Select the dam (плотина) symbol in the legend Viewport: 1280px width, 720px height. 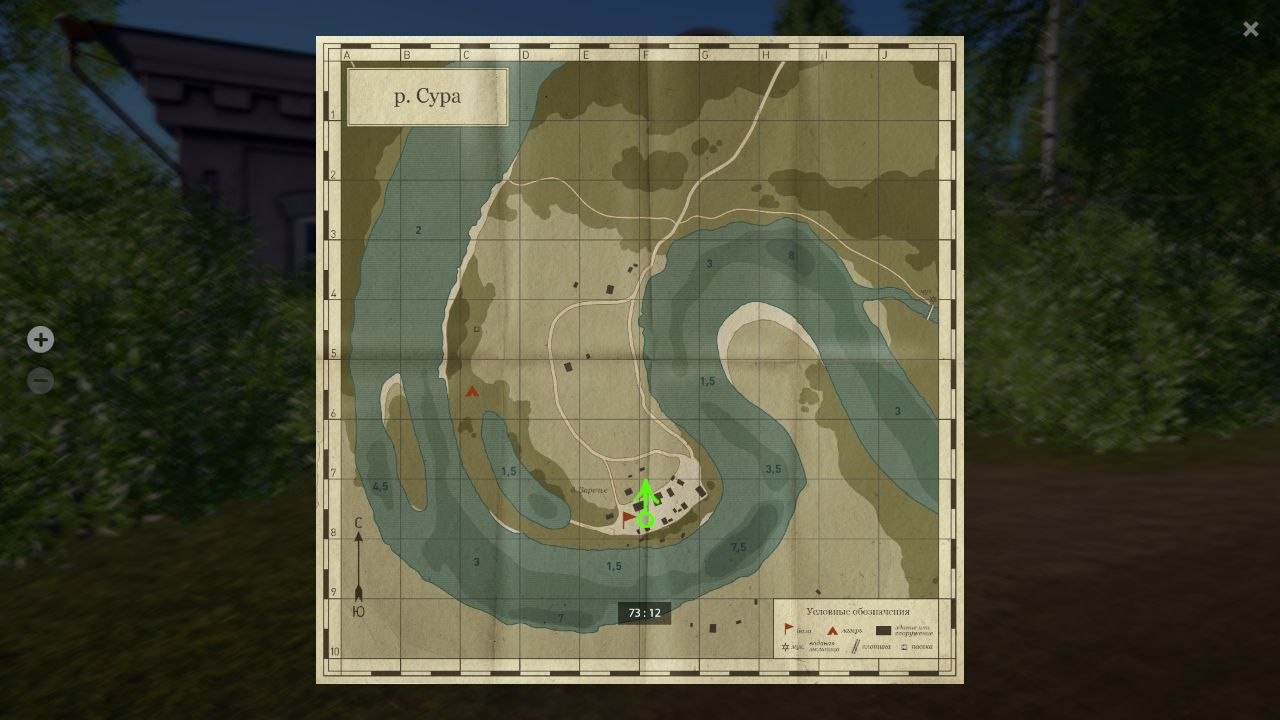pos(856,646)
